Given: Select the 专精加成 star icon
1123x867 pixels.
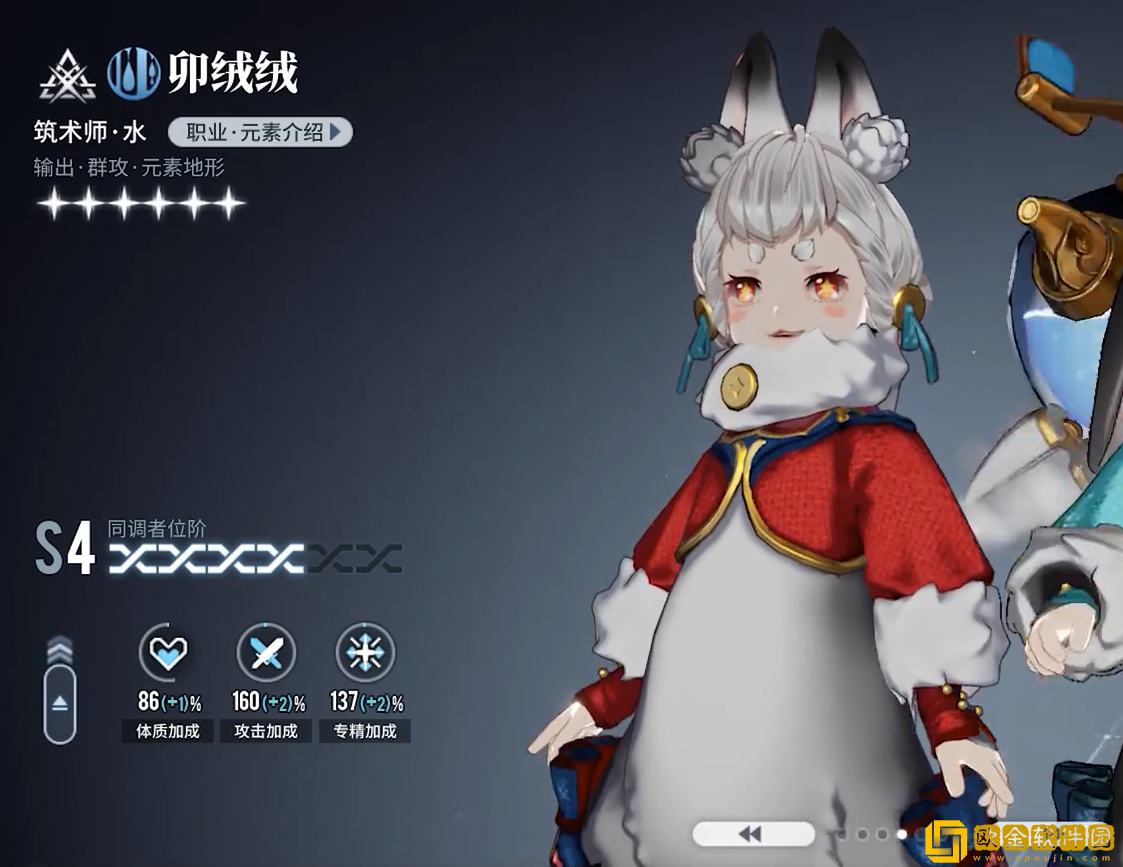Looking at the screenshot, I should 365,653.
